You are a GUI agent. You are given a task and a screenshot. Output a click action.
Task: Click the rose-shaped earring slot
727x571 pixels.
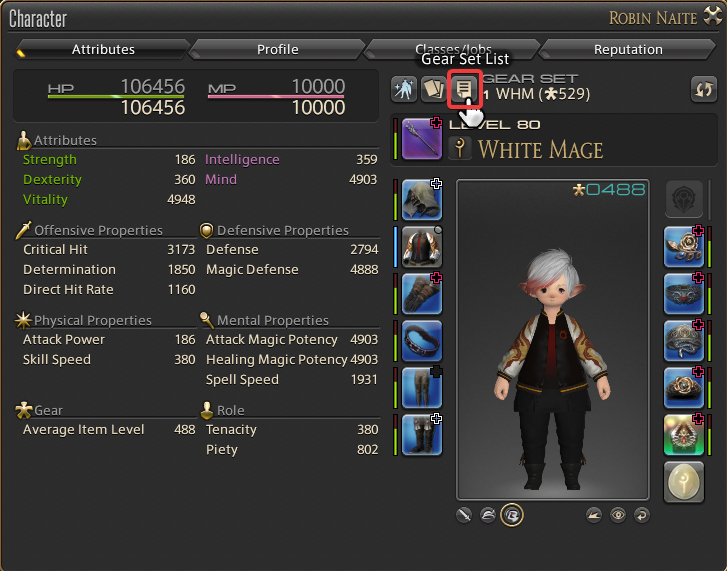pyautogui.click(x=684, y=247)
